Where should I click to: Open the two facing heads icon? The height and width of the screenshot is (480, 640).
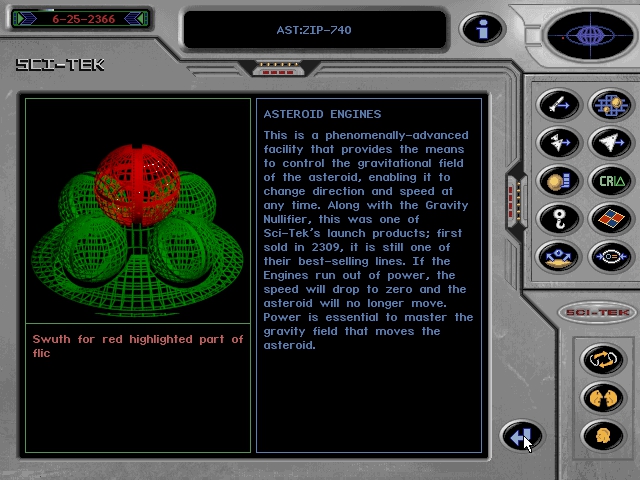602,397
